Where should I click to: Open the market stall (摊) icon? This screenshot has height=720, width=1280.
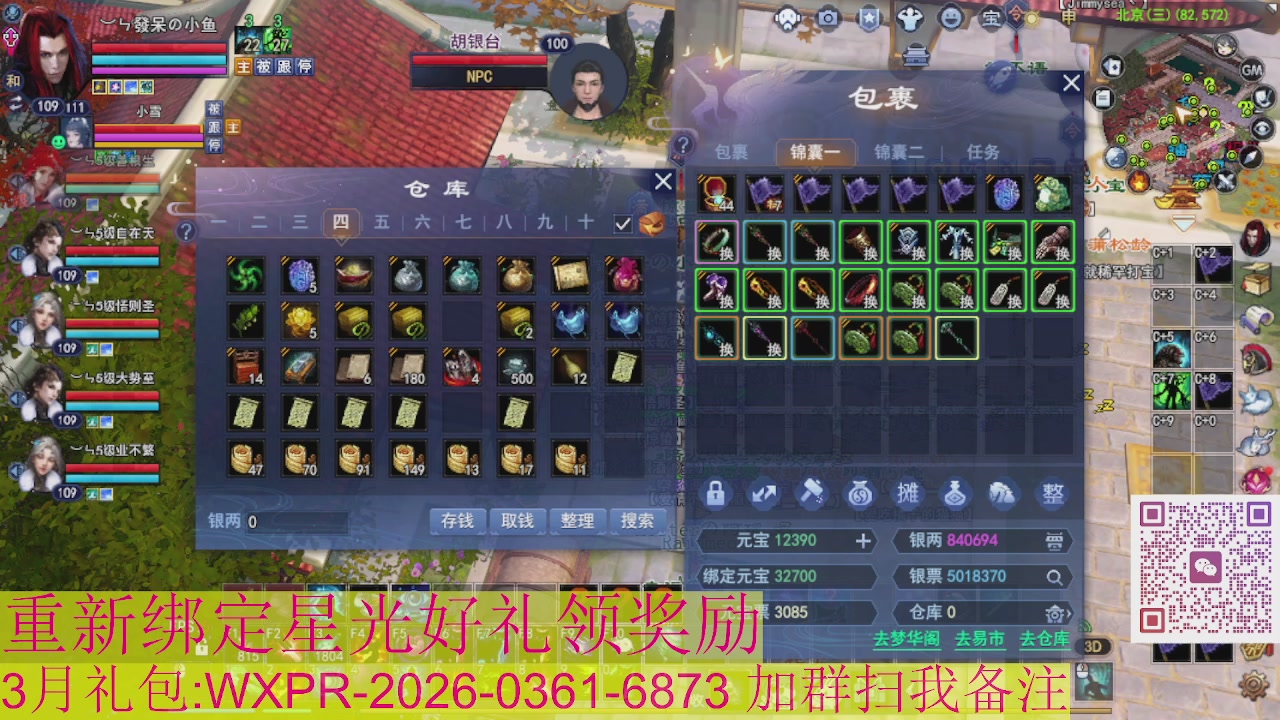pyautogui.click(x=910, y=495)
